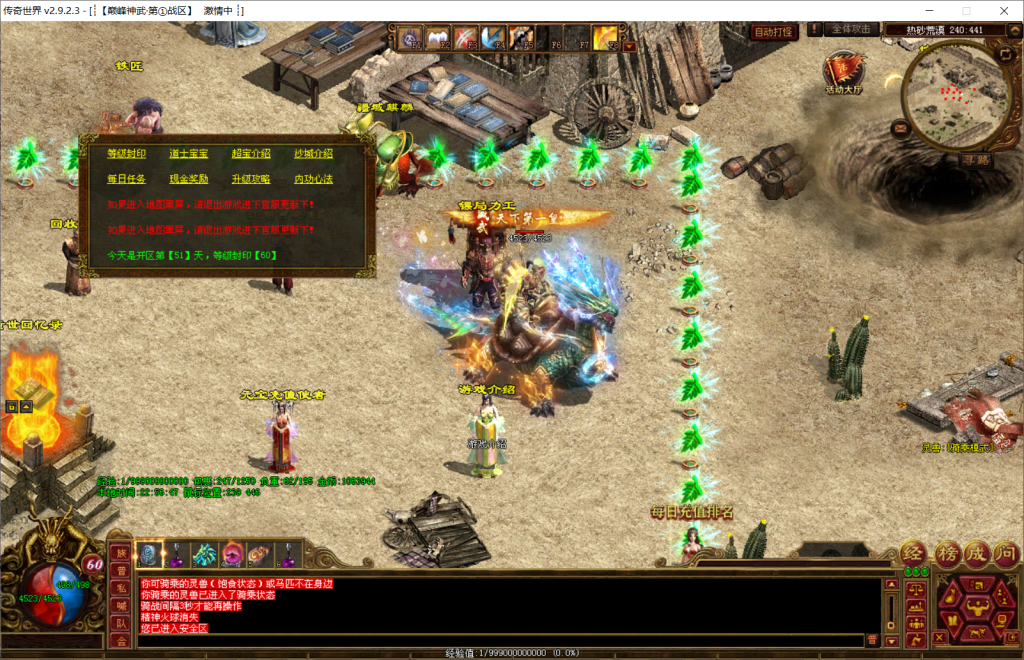Screen dimensions: 1024x660
Task: Open the 超宝介绍 info link
Action: point(251,154)
